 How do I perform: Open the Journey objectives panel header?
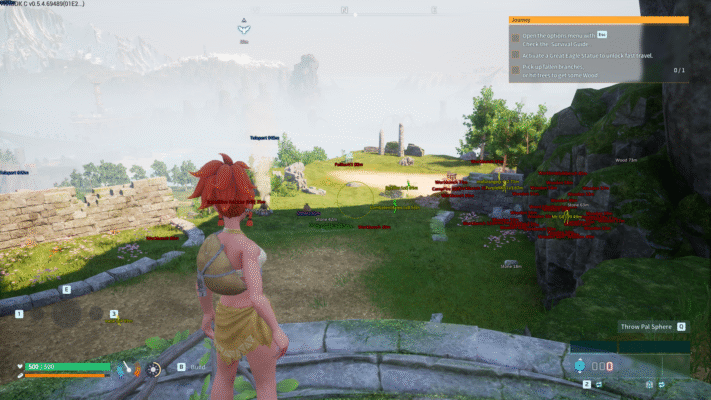point(598,19)
